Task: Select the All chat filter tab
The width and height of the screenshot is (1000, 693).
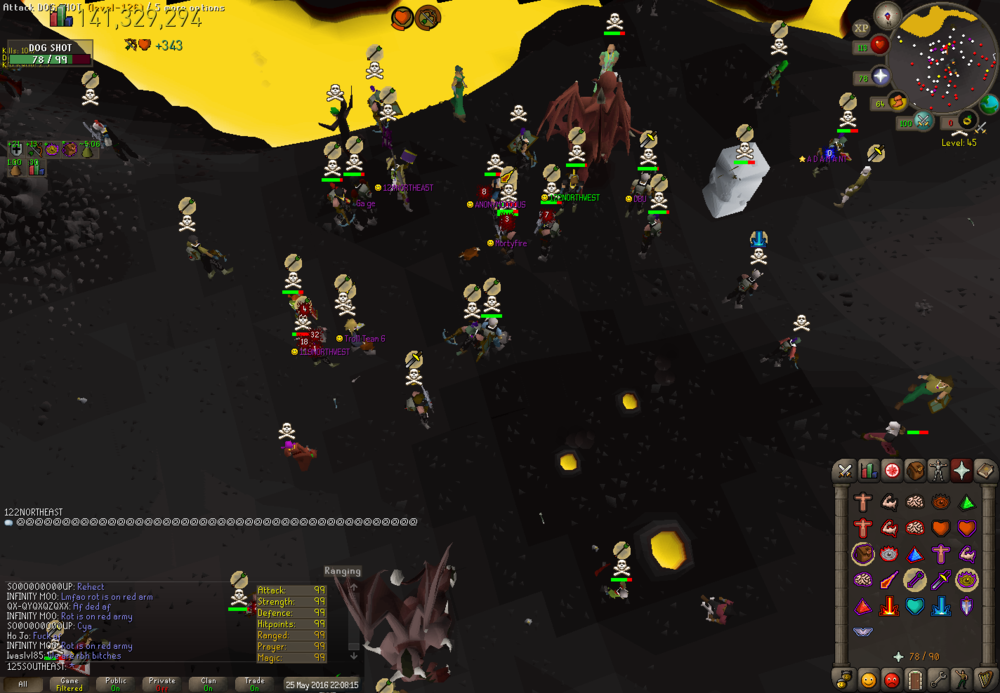Action: coord(23,684)
